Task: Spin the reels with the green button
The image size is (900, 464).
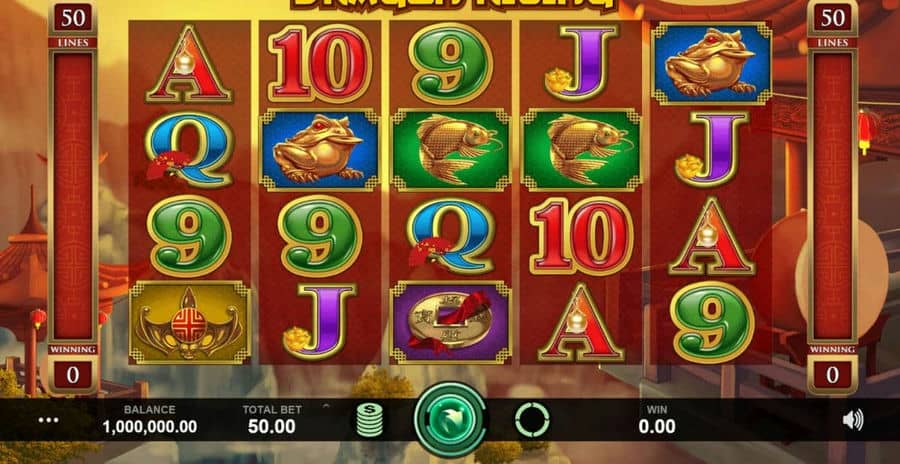Action: (449, 420)
